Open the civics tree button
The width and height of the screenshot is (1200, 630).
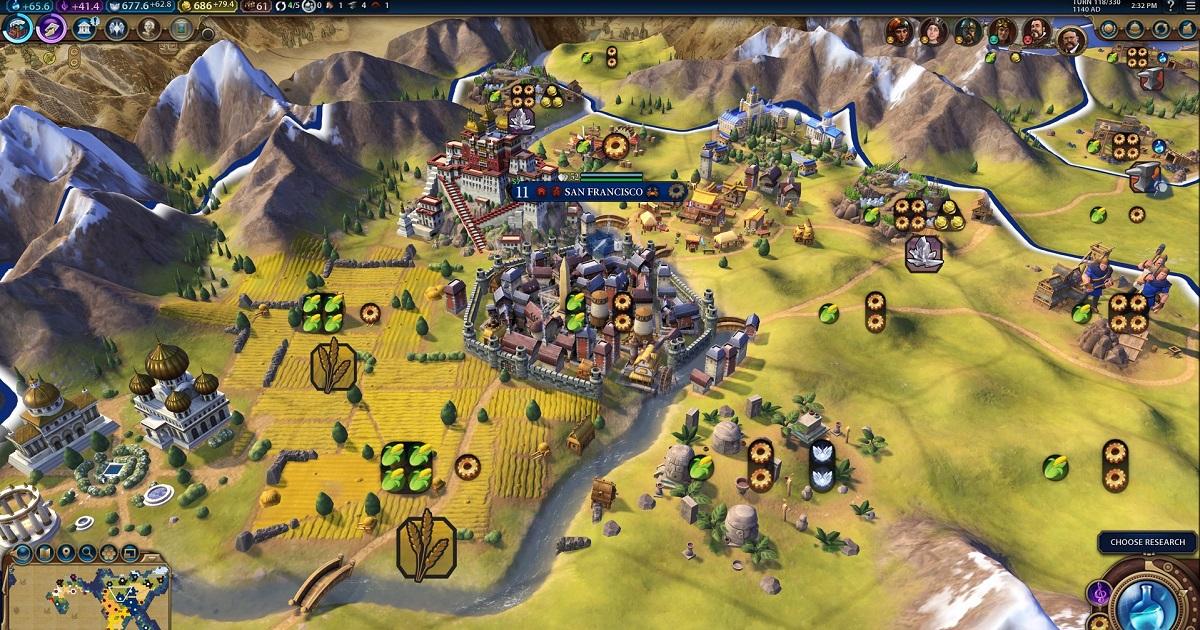coord(51,28)
